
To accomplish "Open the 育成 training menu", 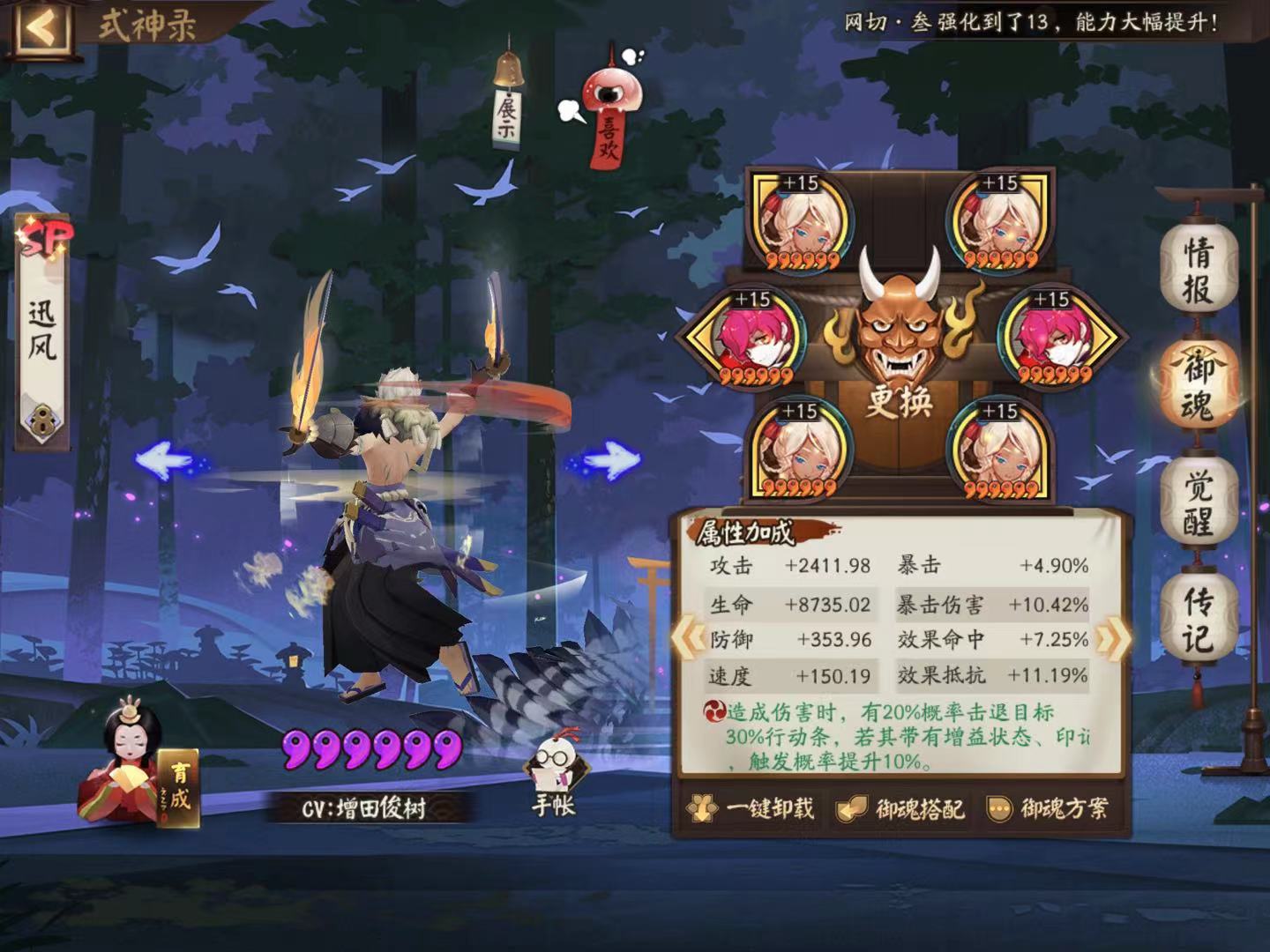I will point(180,788).
